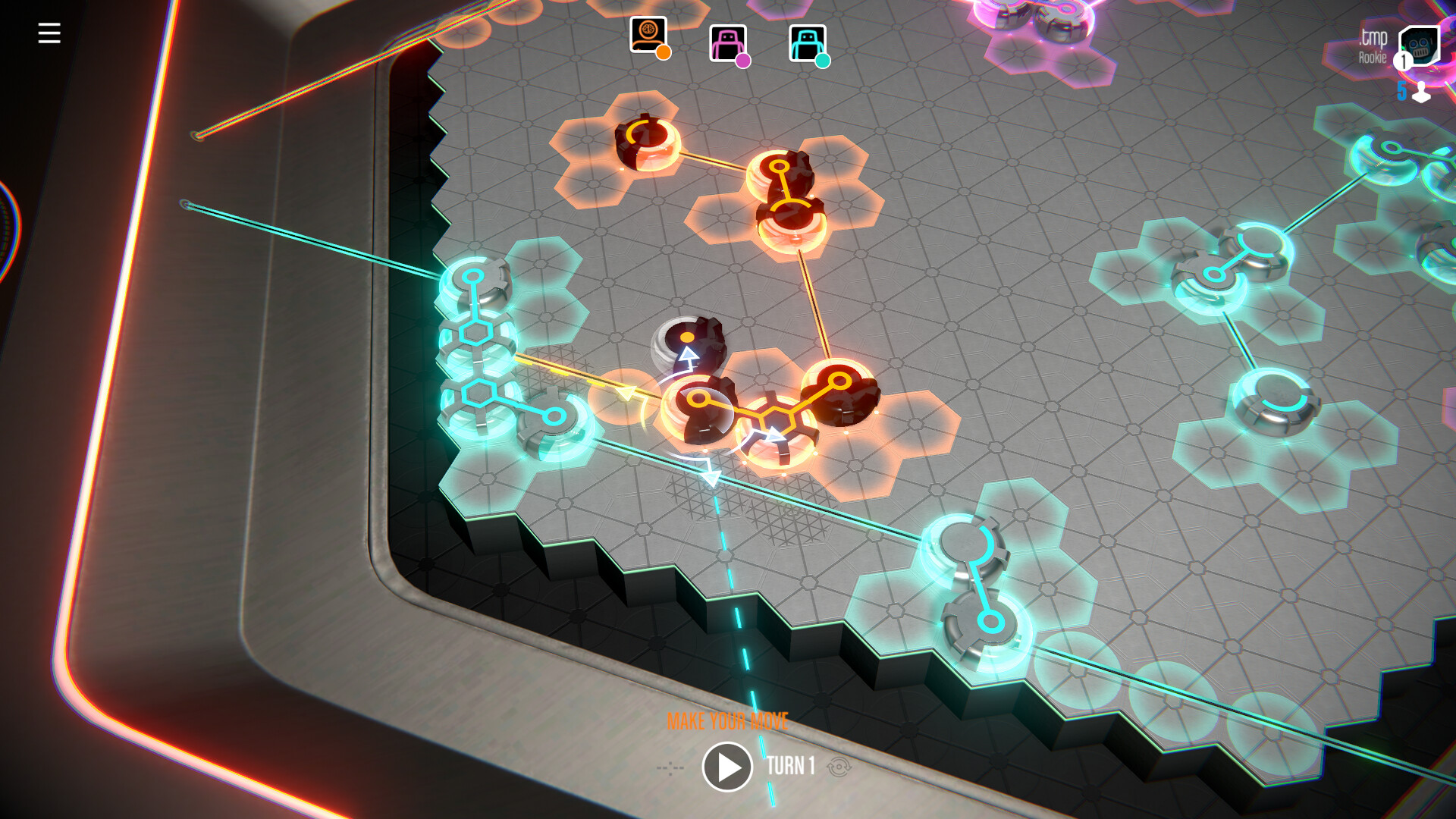Click the crosshair icon left of the play button

point(670,767)
